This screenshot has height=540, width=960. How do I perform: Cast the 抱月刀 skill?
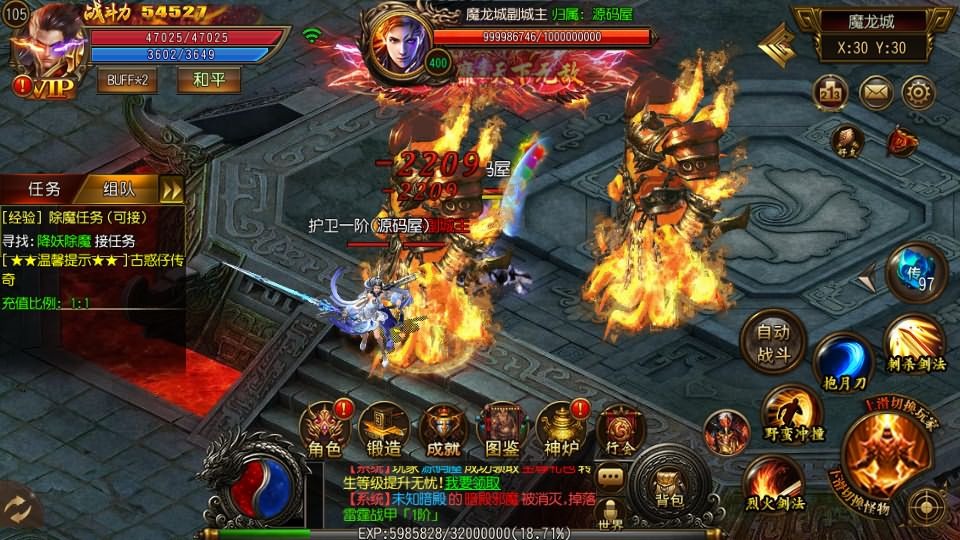pos(843,364)
